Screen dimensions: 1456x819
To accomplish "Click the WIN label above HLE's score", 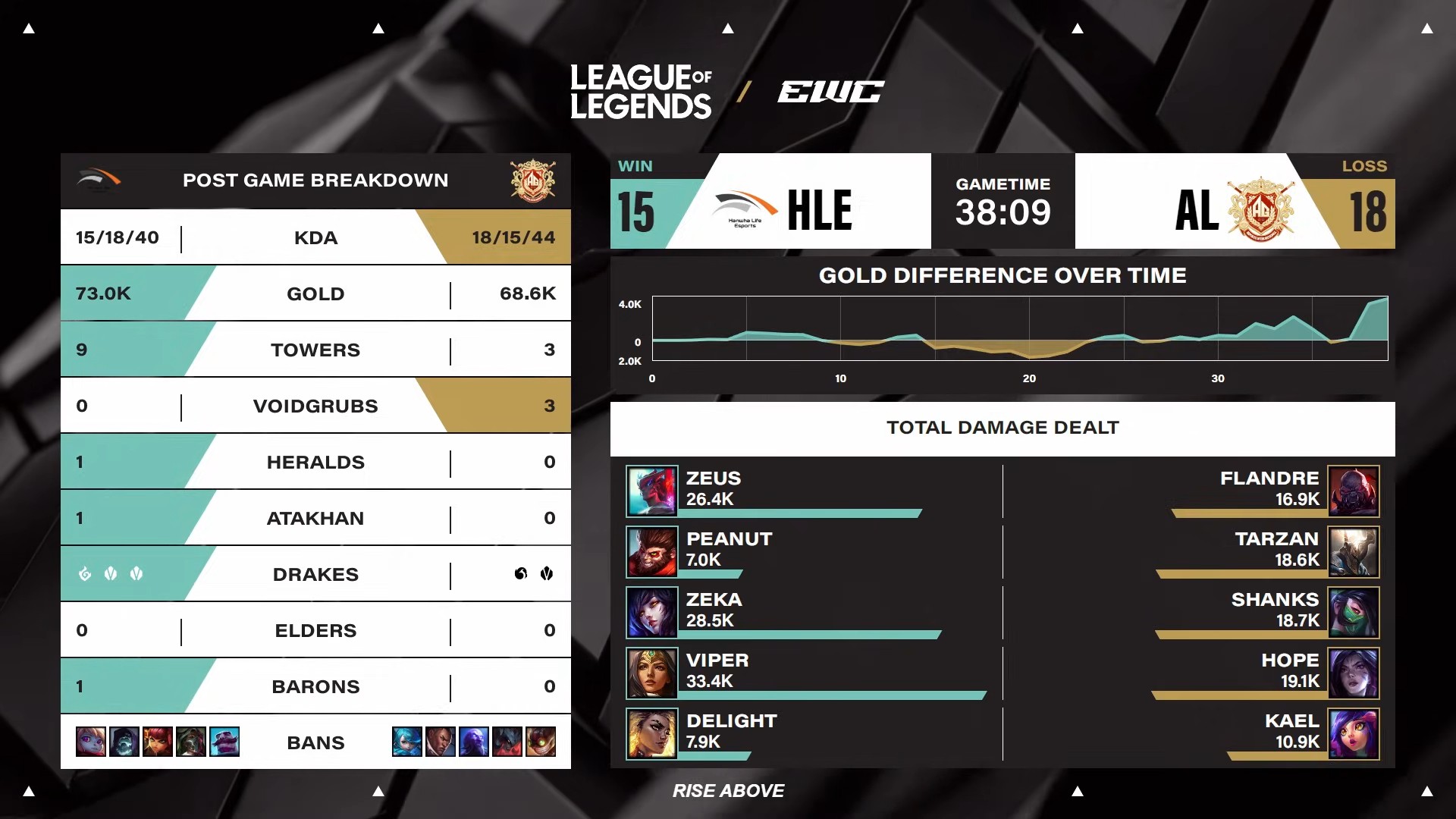I will (635, 166).
